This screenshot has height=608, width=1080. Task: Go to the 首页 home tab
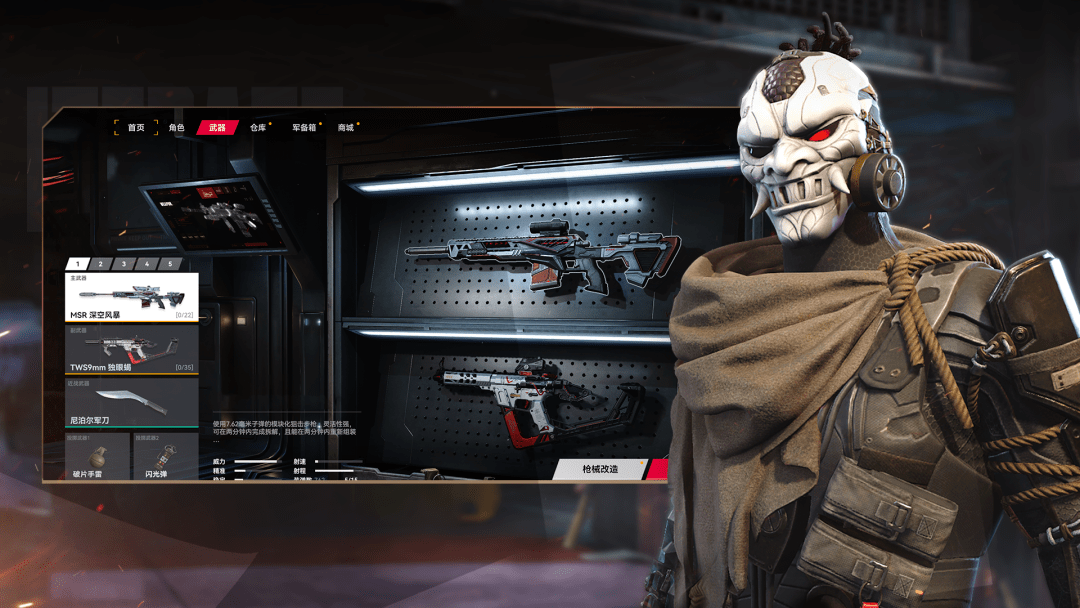(x=136, y=128)
